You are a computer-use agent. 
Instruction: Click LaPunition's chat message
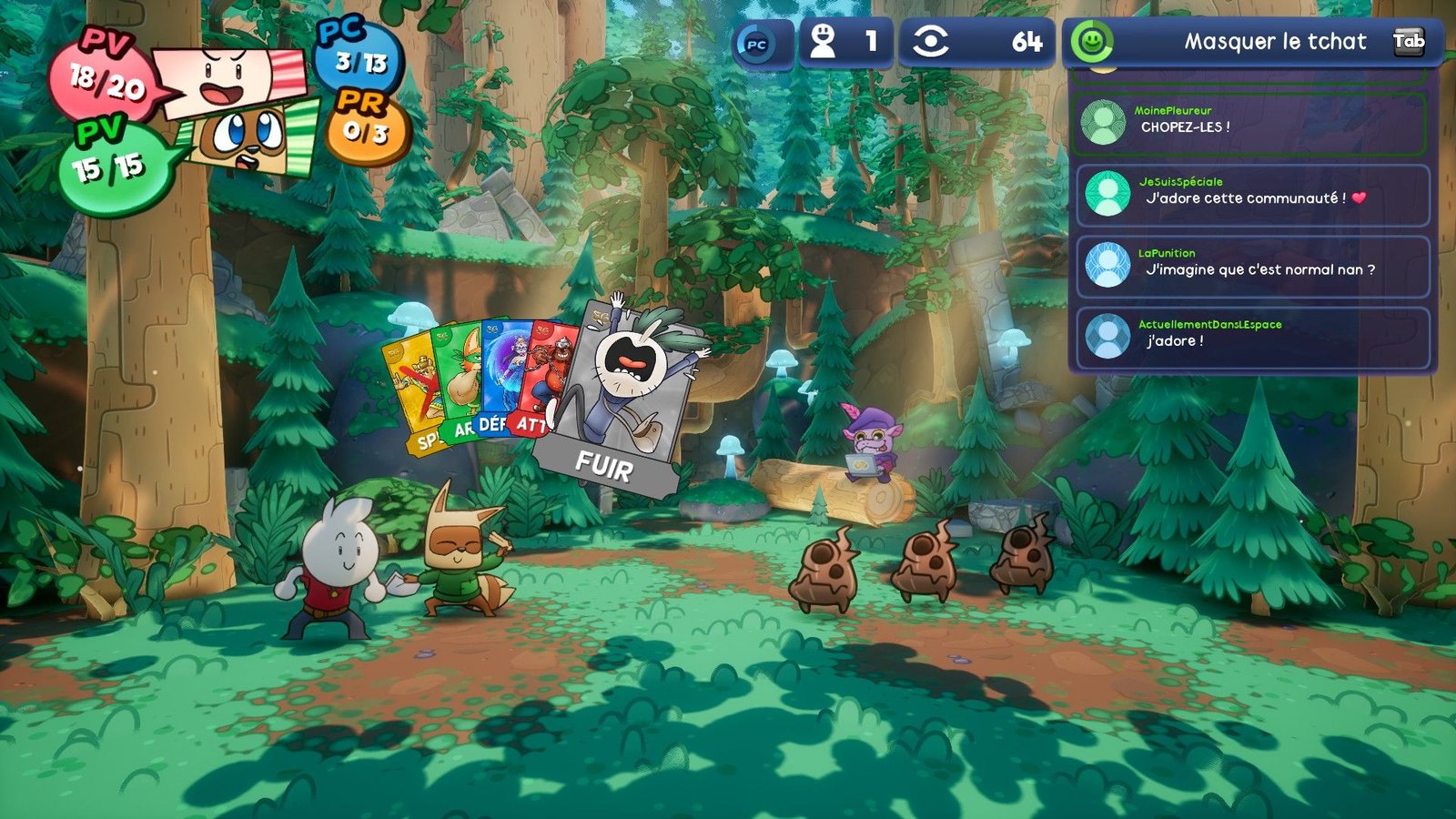[1252, 266]
